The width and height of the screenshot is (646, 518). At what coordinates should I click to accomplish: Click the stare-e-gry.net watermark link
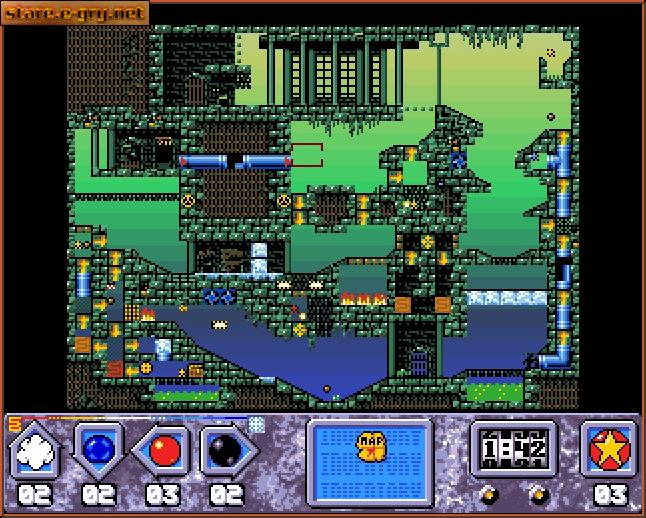(x=74, y=13)
